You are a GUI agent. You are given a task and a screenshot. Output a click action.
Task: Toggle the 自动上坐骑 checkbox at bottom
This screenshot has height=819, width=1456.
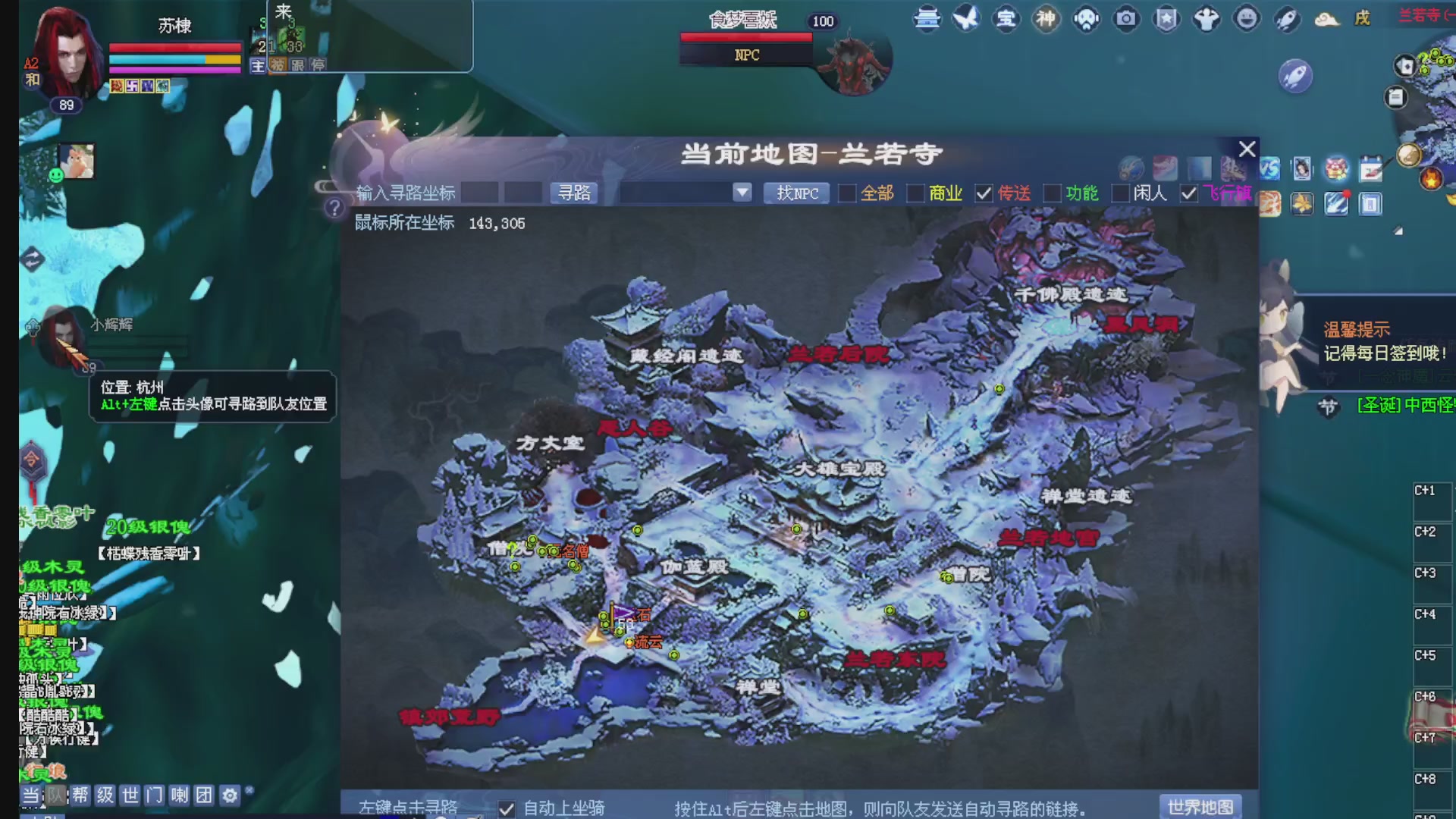tap(507, 808)
